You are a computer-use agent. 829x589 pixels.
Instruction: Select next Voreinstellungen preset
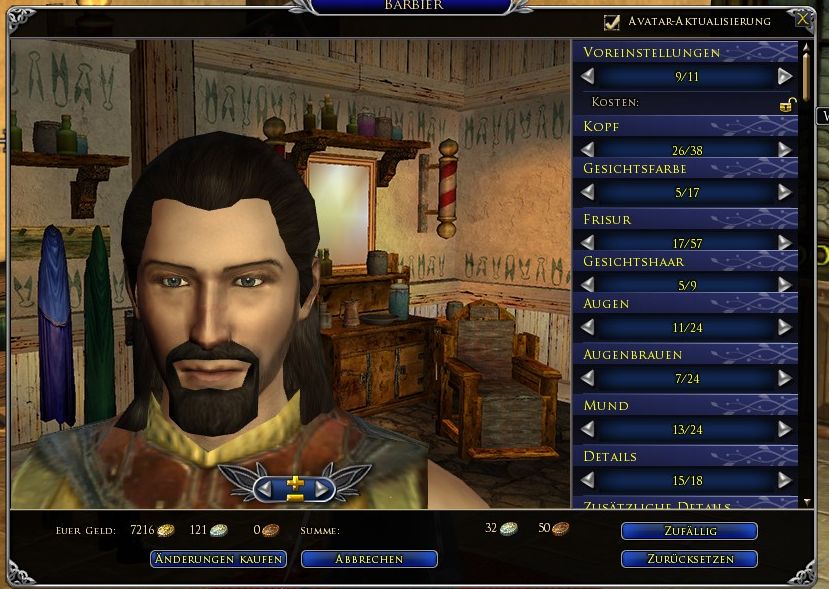[785, 76]
